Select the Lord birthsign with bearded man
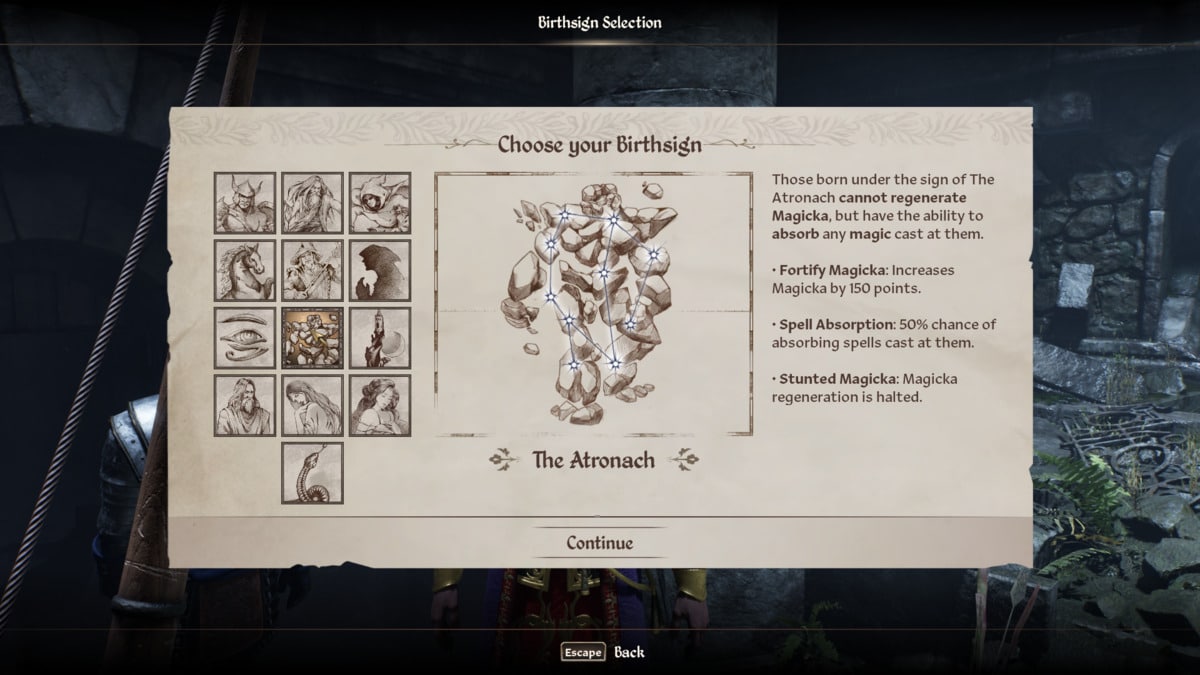The width and height of the screenshot is (1200, 675). pyautogui.click(x=245, y=405)
